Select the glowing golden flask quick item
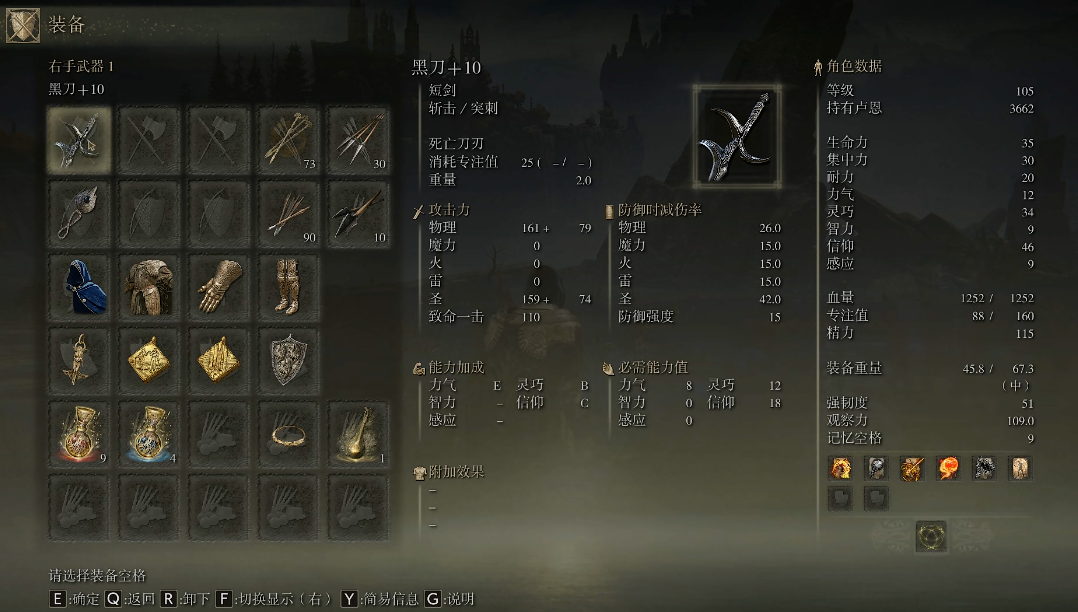The image size is (1078, 612). tap(358, 434)
